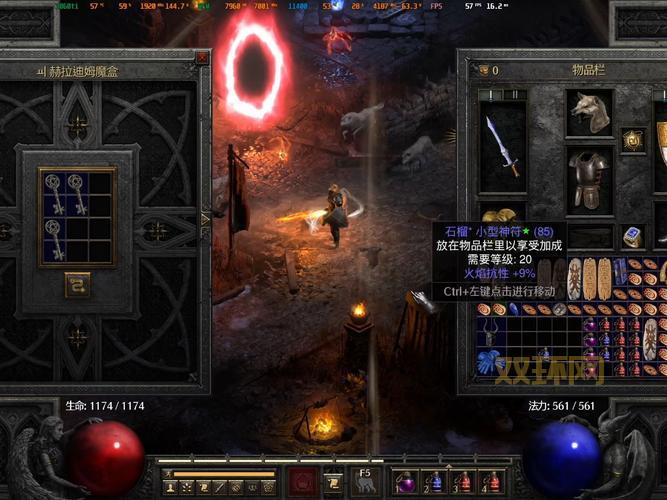Image resolution: width=667 pixels, height=500 pixels.
Task: Use the purple potion in belt slot 1
Action: point(407,481)
